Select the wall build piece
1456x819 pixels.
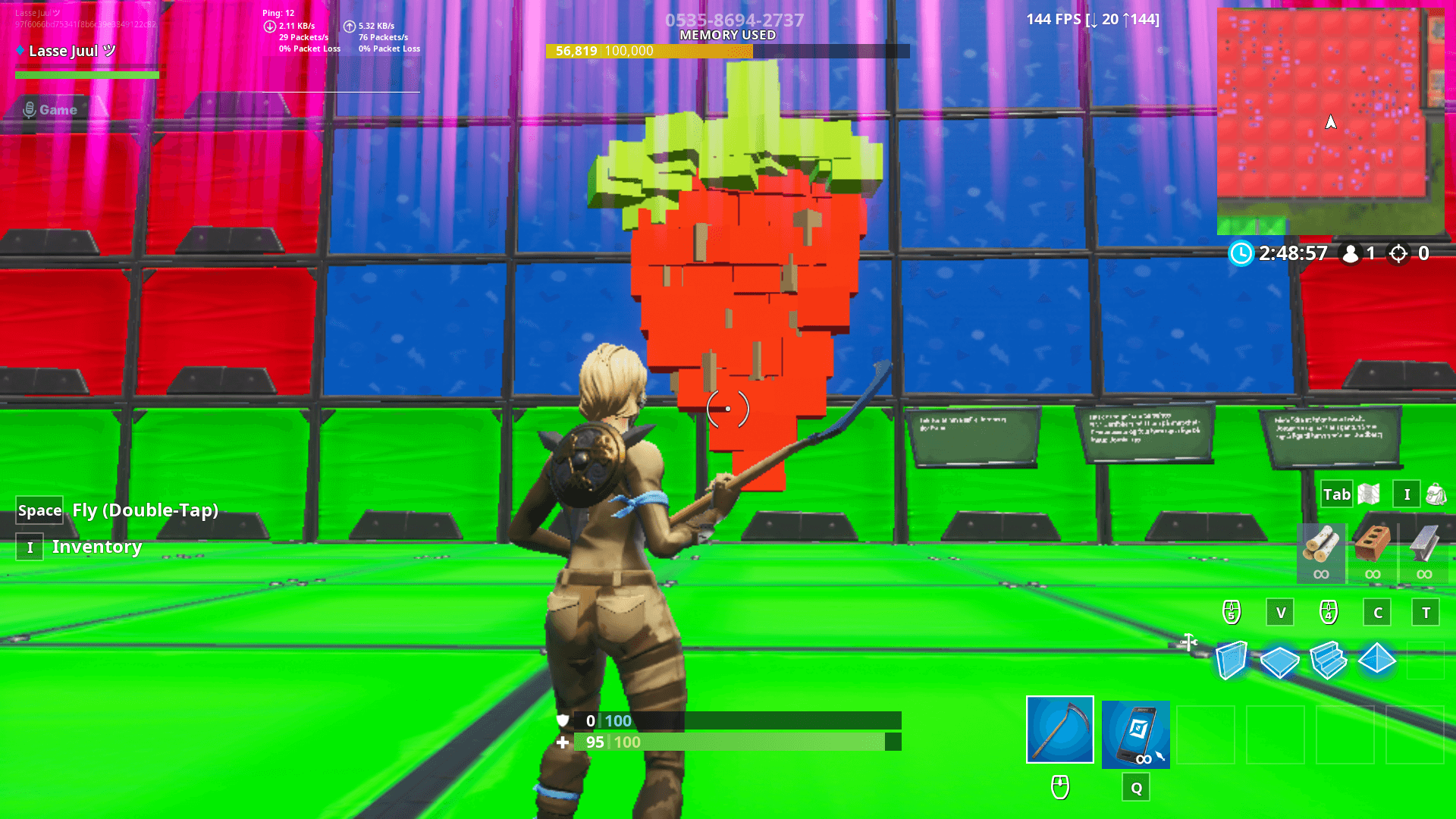pos(1232,660)
